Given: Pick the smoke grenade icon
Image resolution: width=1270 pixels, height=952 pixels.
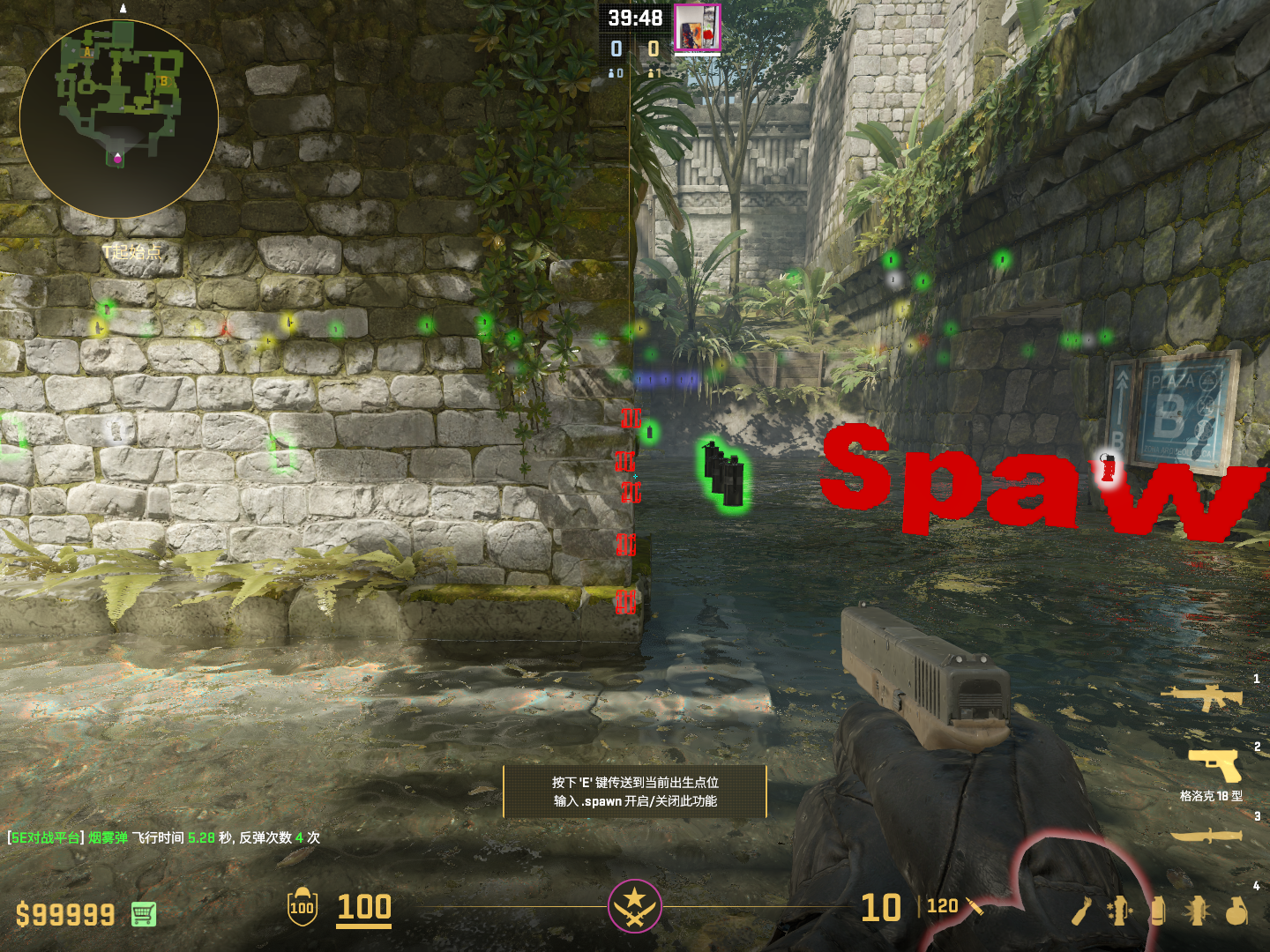Looking at the screenshot, I should point(1158,911).
